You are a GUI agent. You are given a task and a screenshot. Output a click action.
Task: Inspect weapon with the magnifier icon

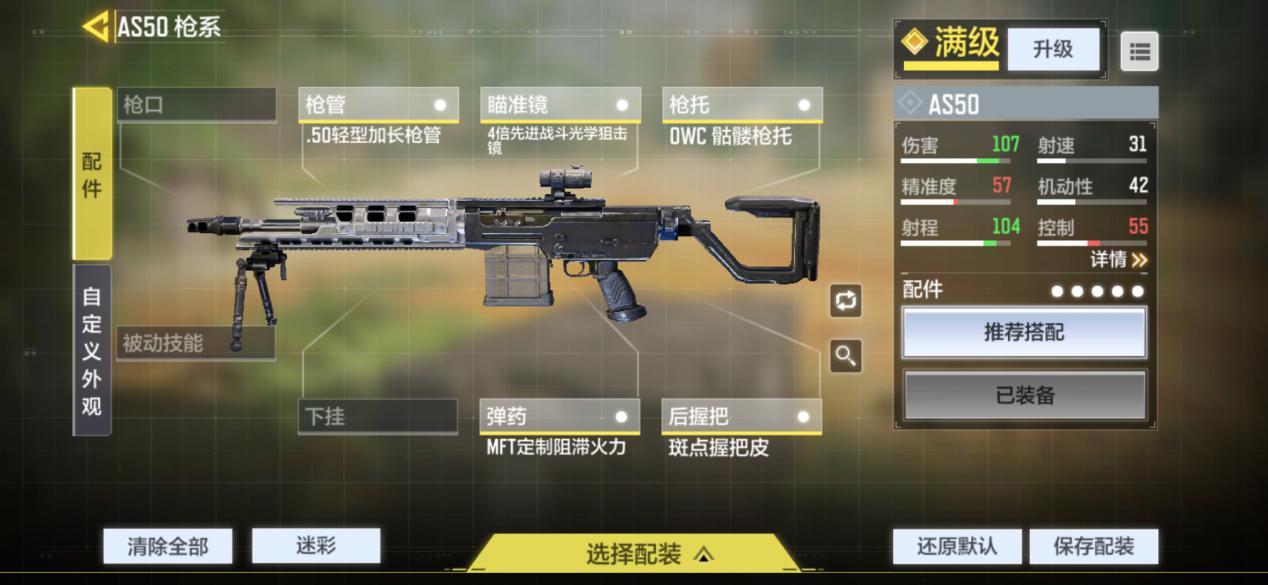pos(846,356)
